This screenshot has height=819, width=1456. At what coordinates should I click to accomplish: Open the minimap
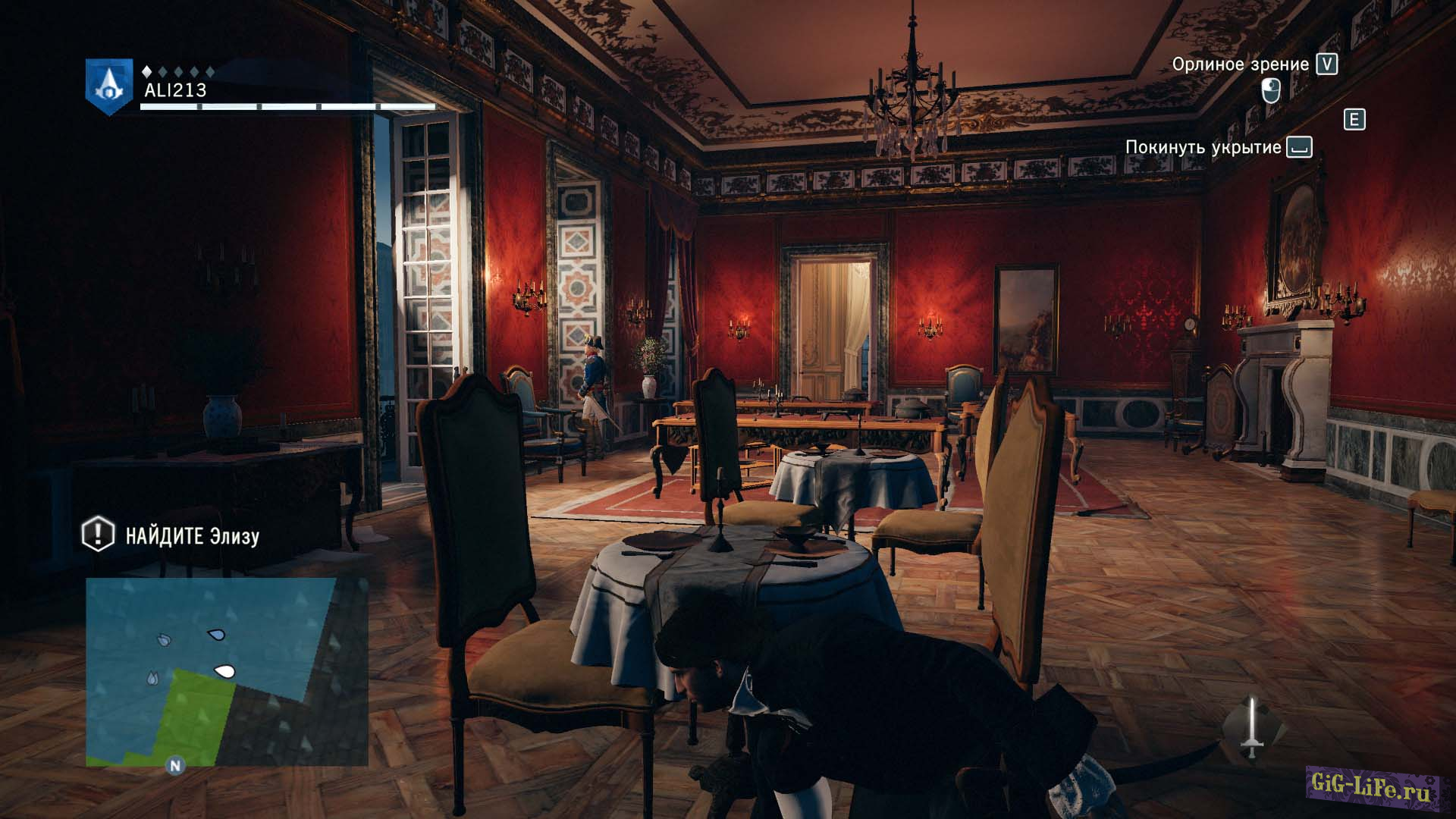pyautogui.click(x=226, y=671)
